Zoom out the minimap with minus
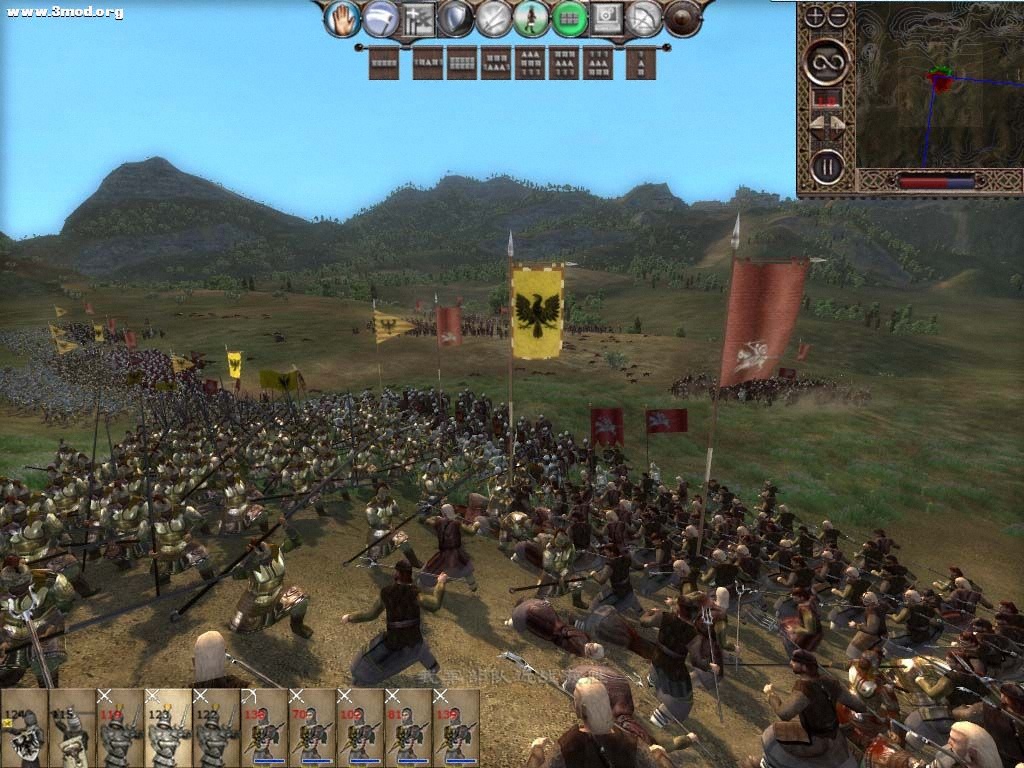Image resolution: width=1024 pixels, height=768 pixels. [x=838, y=16]
